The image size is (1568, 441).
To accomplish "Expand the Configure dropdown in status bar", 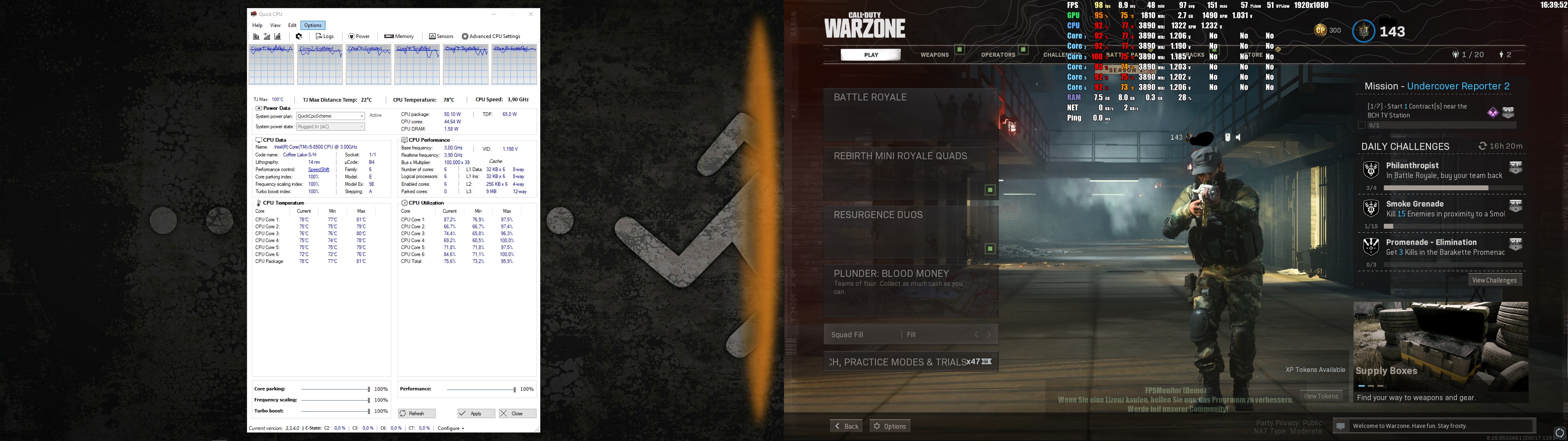I will coord(450,428).
